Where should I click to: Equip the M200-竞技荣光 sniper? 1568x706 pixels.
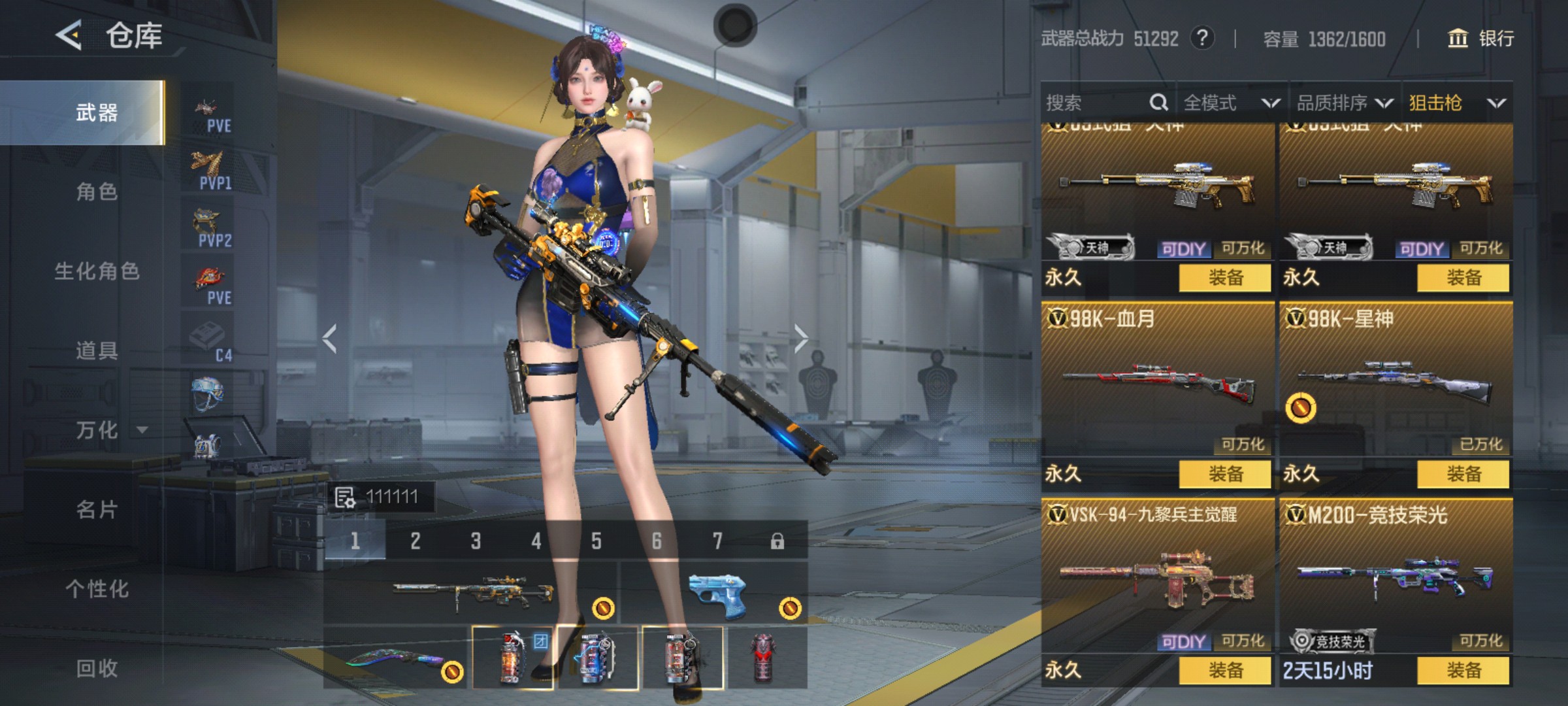coord(1463,670)
